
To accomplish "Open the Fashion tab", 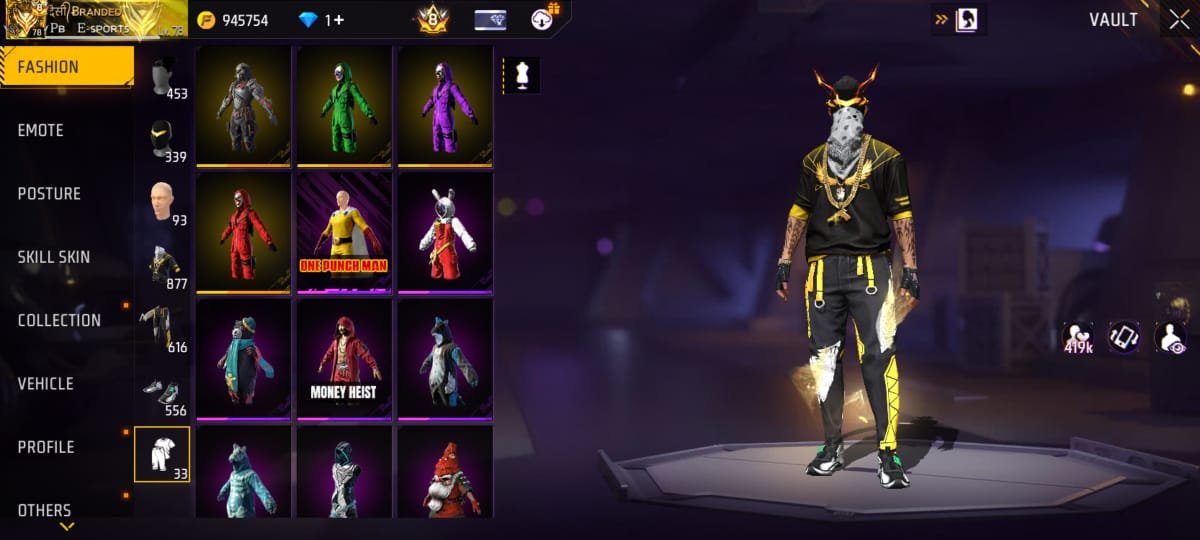I will click(x=66, y=67).
